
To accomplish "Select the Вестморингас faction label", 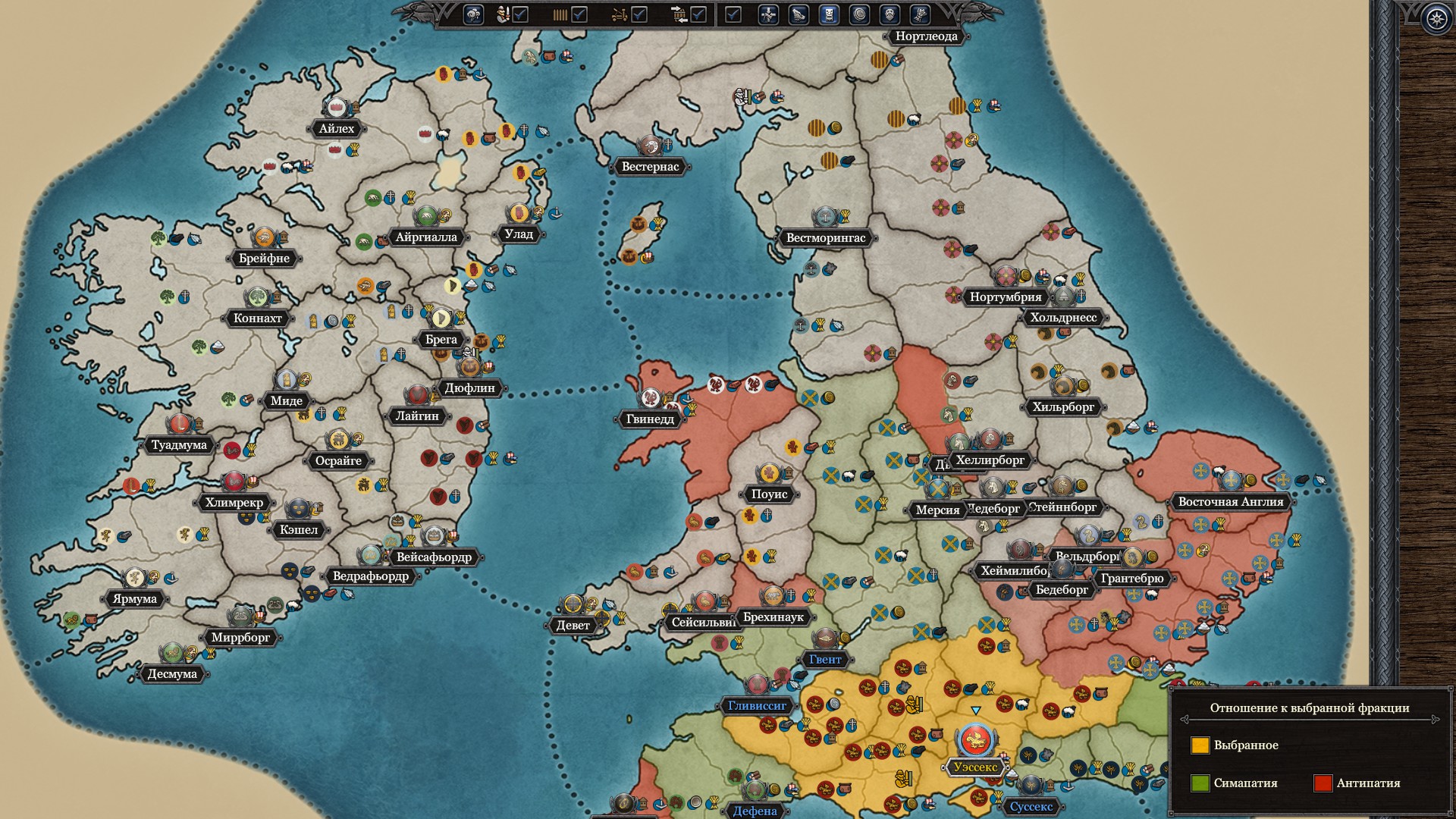I will click(825, 238).
